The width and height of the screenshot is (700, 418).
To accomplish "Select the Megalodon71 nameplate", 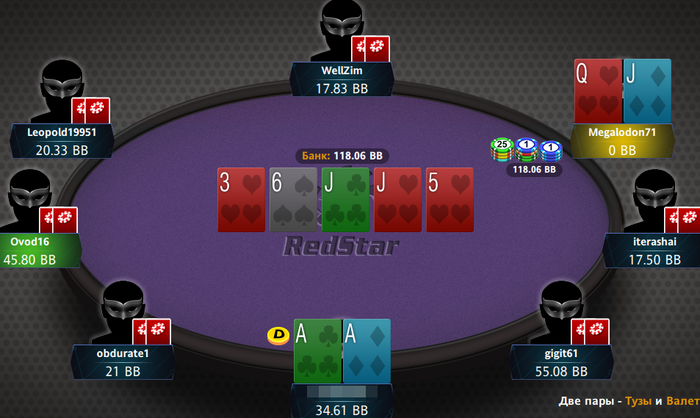I will pyautogui.click(x=622, y=140).
